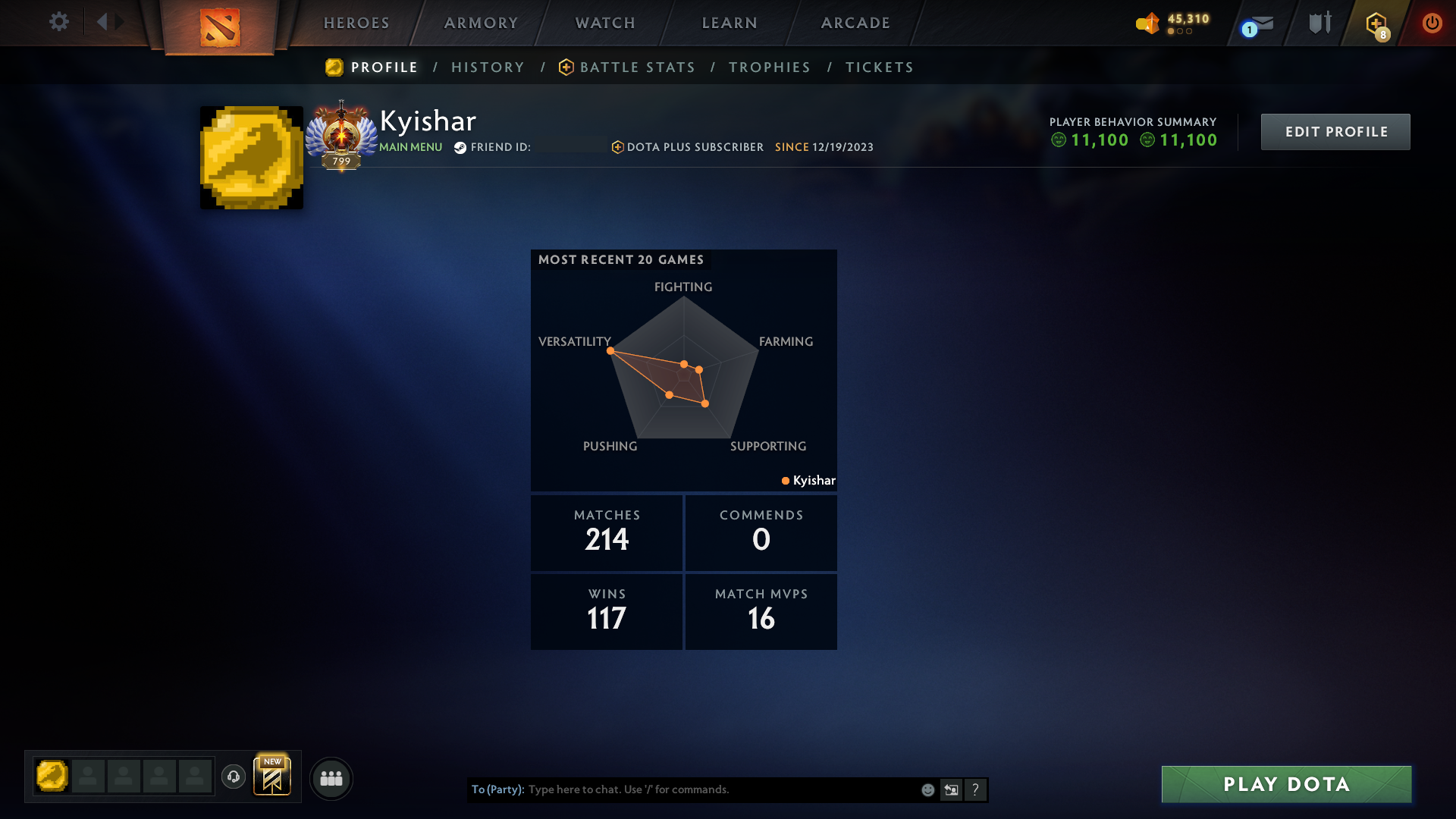Open Dota Plus hexagon icon with badge

(x=1375, y=23)
